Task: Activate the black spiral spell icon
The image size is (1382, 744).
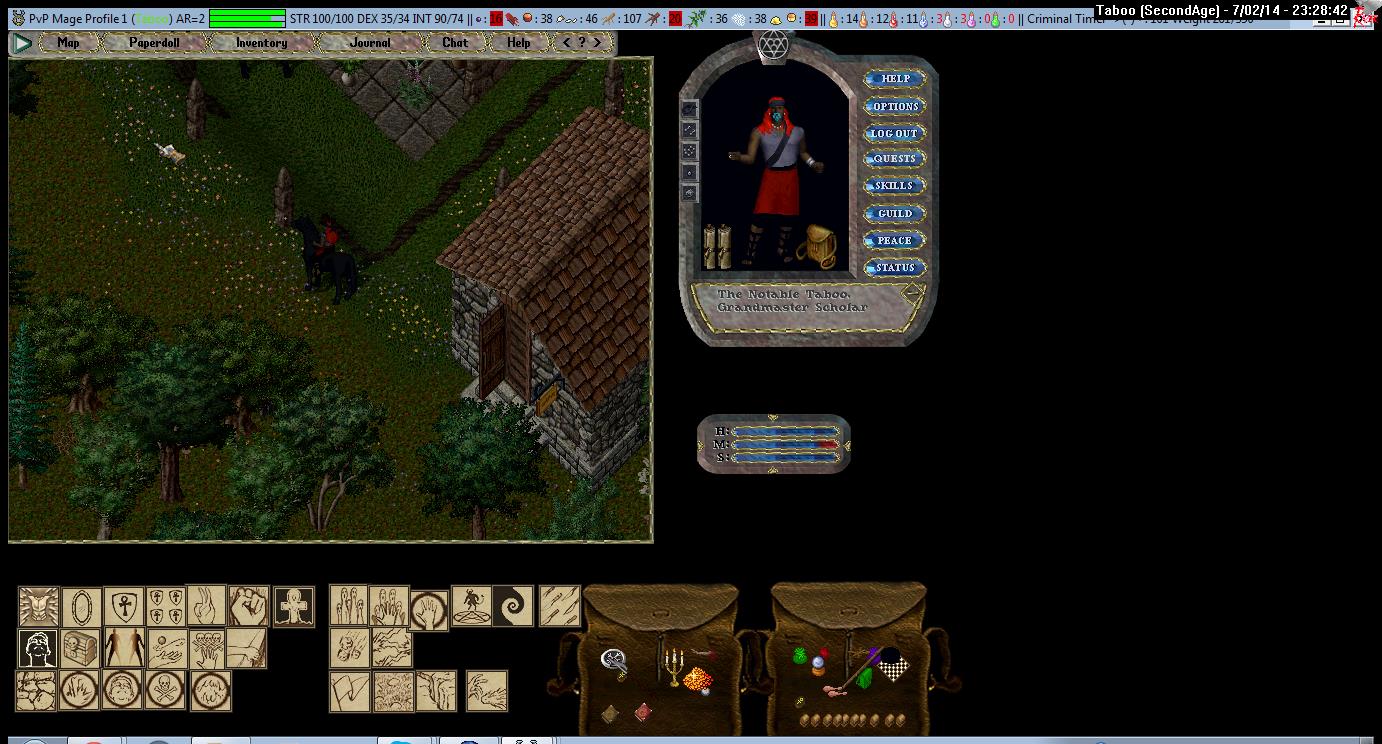Action: coord(512,606)
